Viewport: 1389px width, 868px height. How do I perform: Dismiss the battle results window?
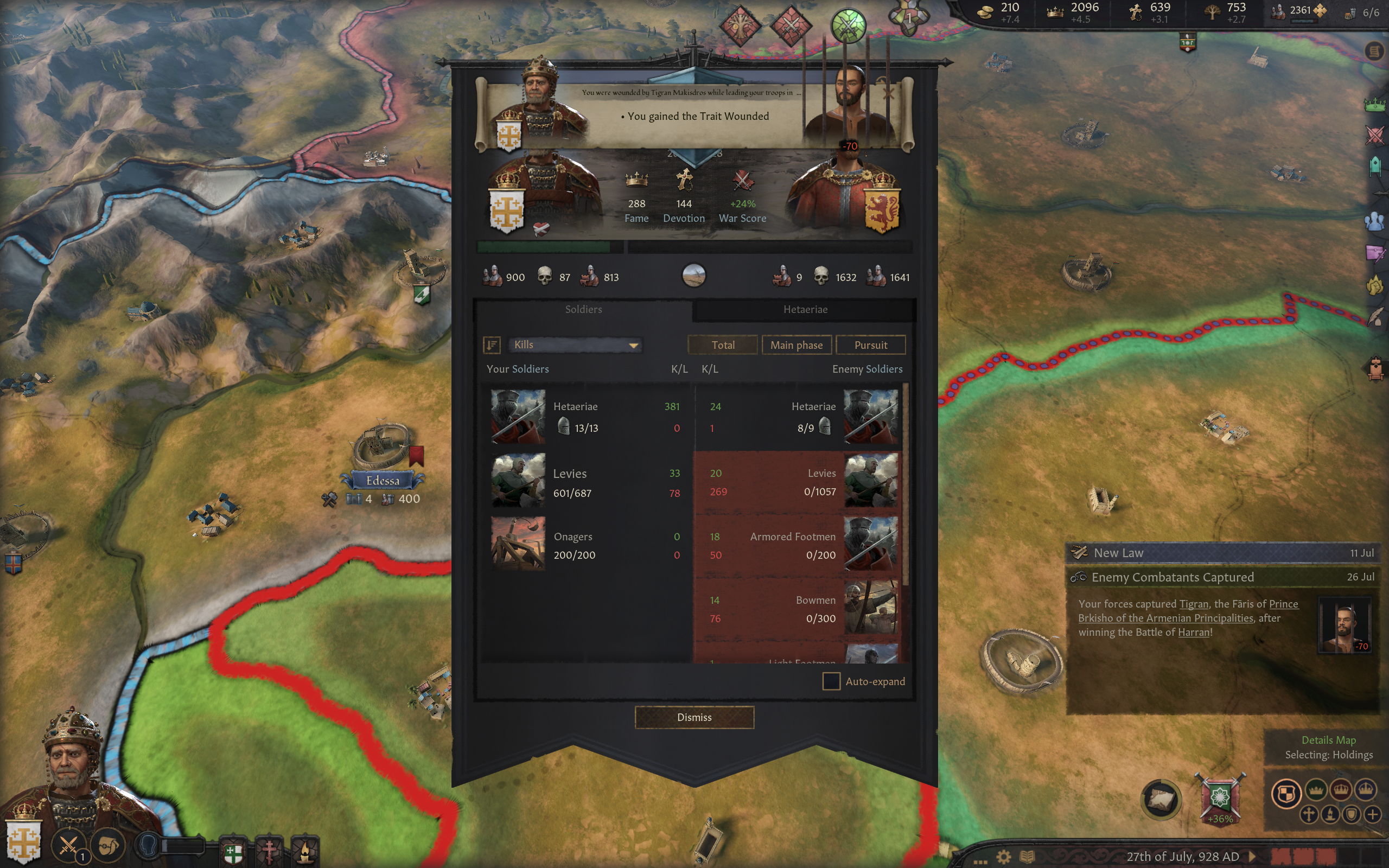(694, 717)
